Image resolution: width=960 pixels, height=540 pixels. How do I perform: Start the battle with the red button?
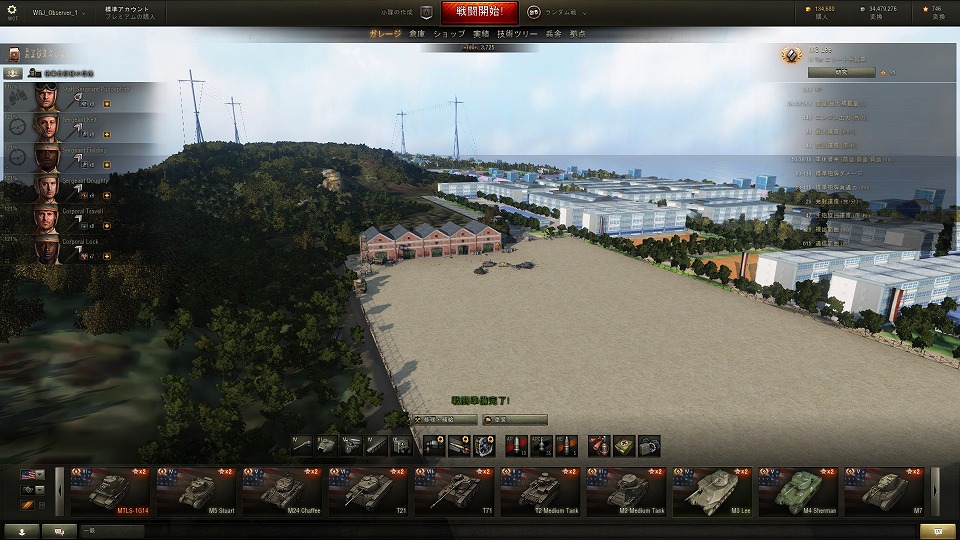pyautogui.click(x=472, y=12)
